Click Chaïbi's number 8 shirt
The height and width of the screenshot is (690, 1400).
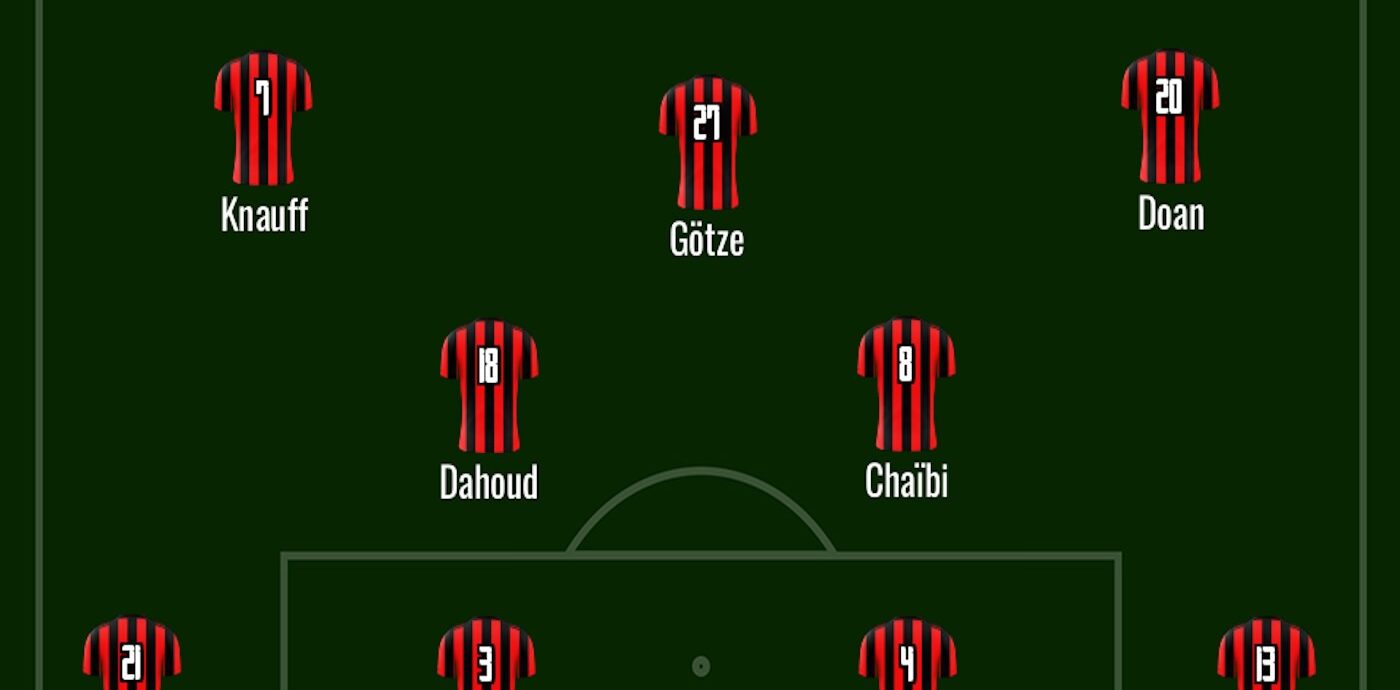906,384
